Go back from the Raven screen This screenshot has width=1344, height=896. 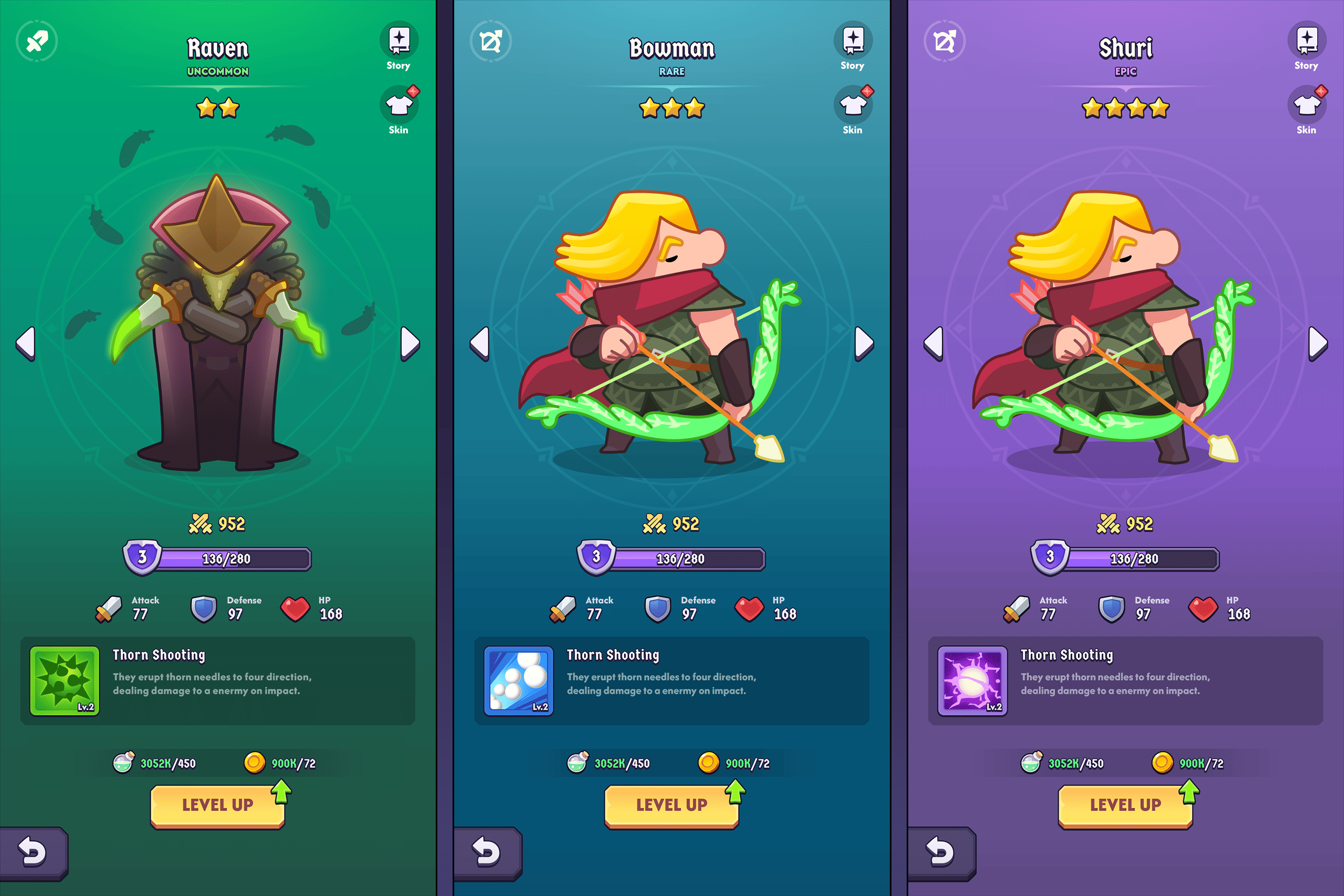[32, 852]
